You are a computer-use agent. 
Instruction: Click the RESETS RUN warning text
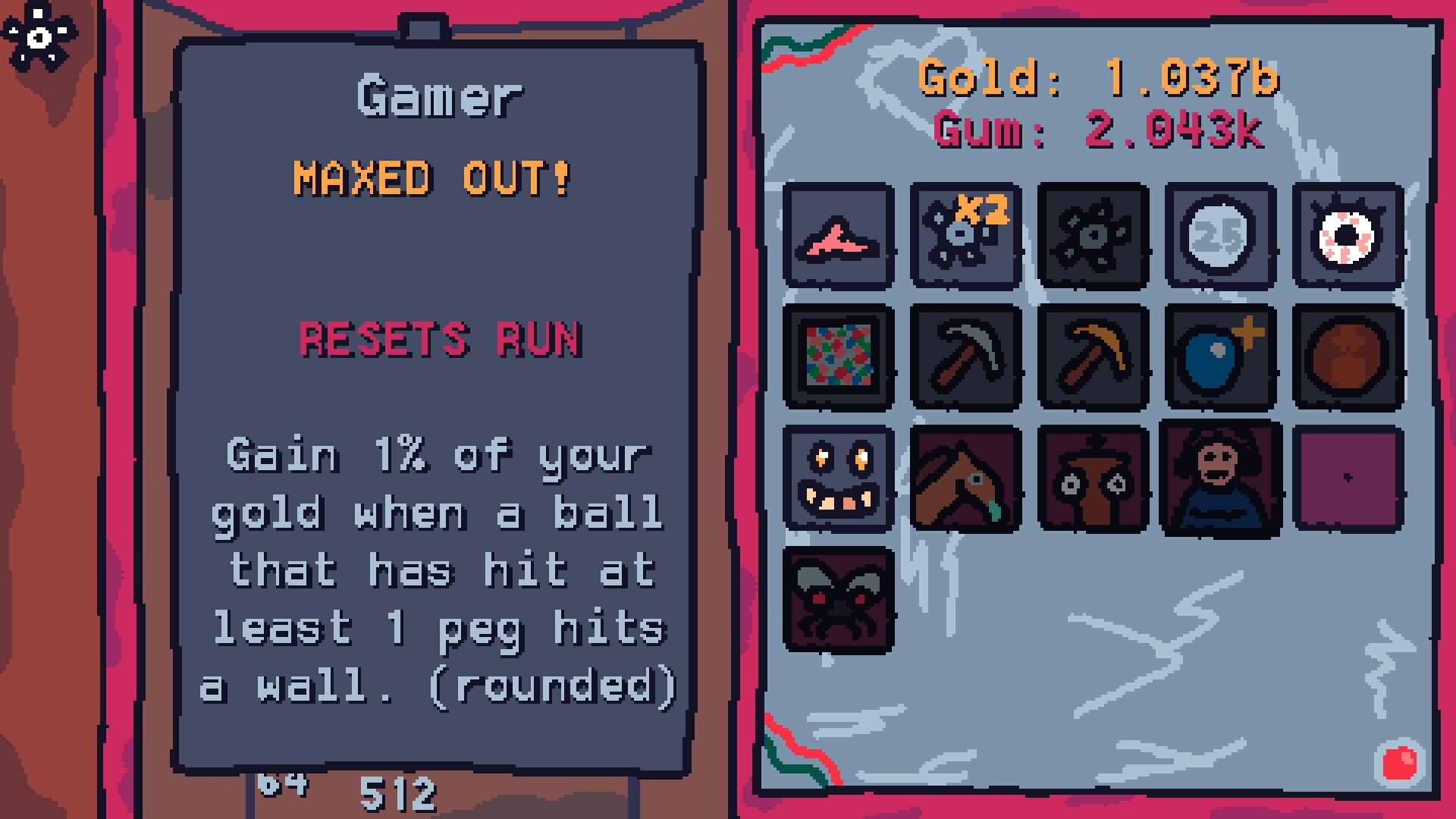click(x=440, y=339)
